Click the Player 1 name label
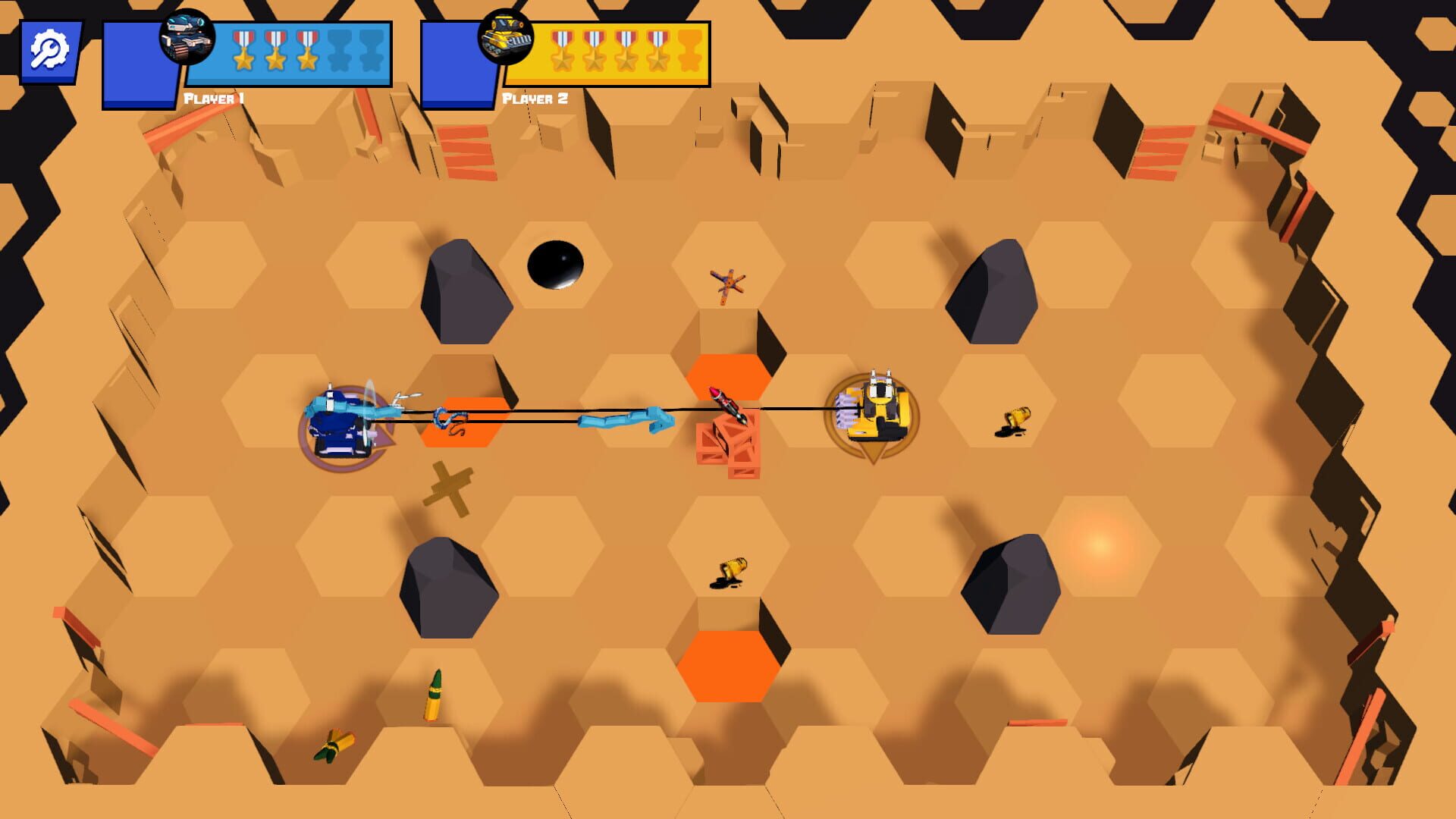 (215, 97)
